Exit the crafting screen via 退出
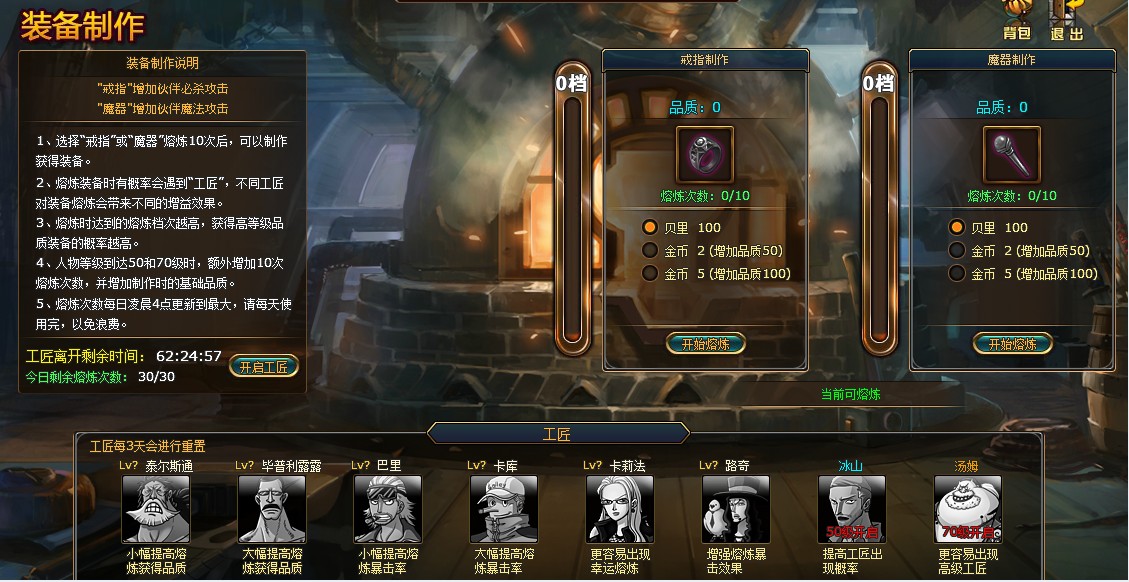The image size is (1129, 582). pyautogui.click(x=1067, y=21)
